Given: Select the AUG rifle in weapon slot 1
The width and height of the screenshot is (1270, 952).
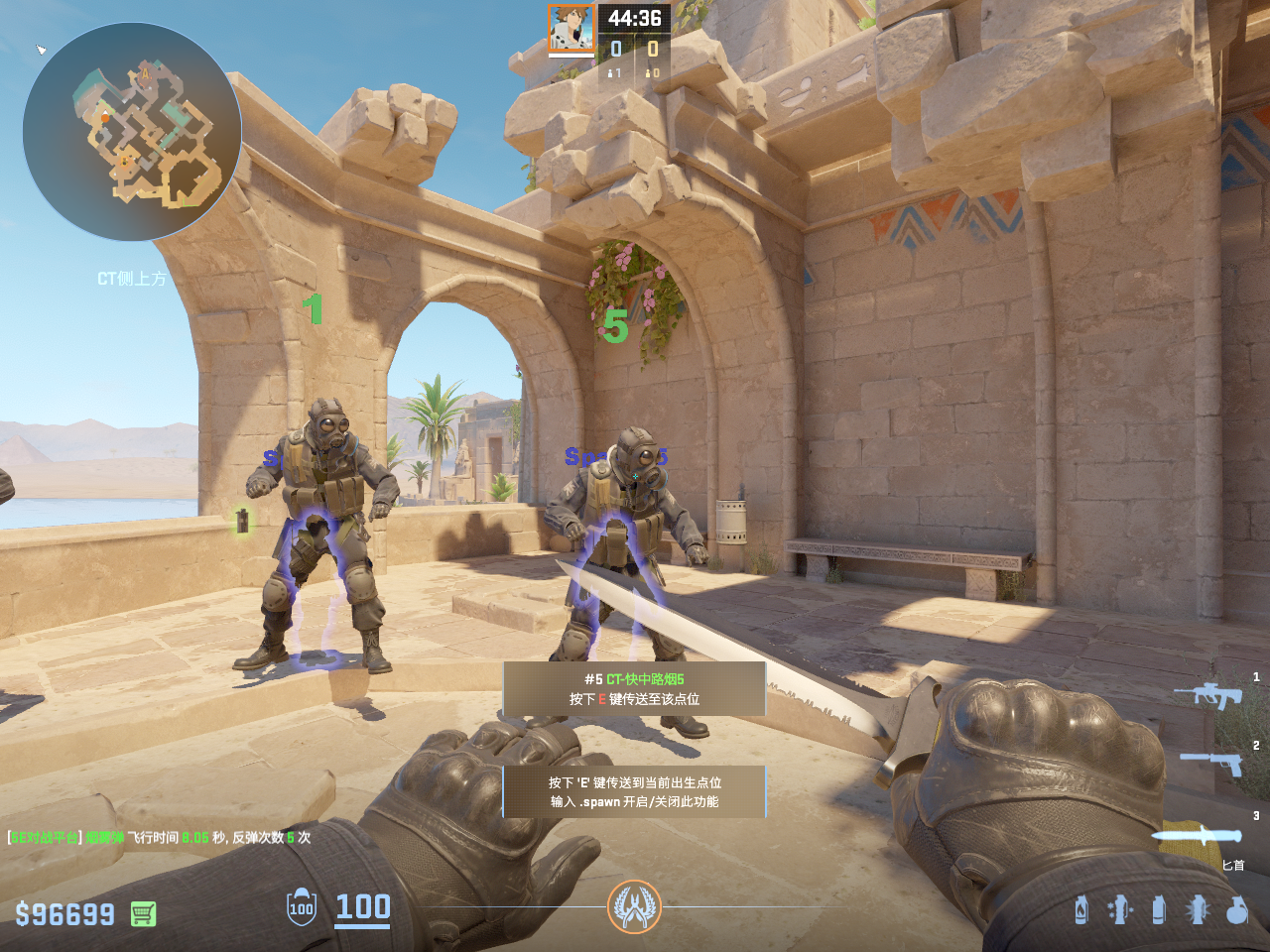Looking at the screenshot, I should [x=1207, y=694].
